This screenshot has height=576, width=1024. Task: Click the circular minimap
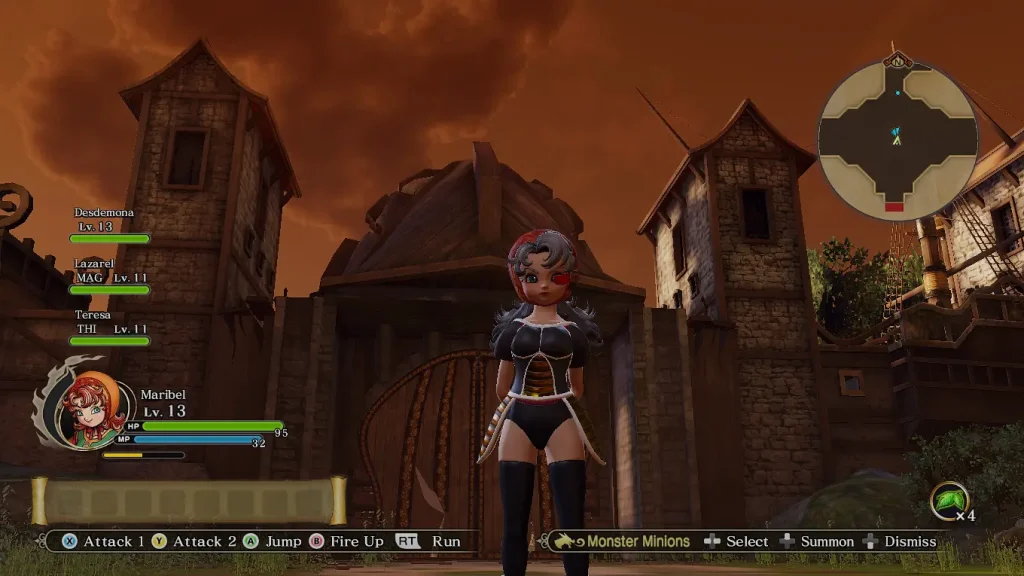point(896,140)
